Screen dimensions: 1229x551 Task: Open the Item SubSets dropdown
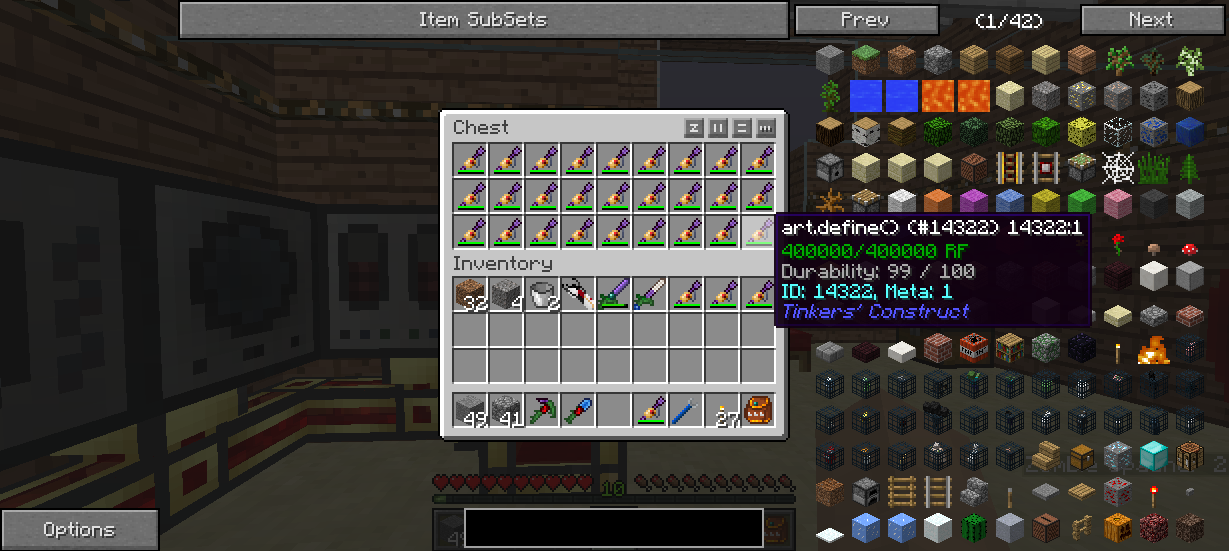(x=483, y=19)
